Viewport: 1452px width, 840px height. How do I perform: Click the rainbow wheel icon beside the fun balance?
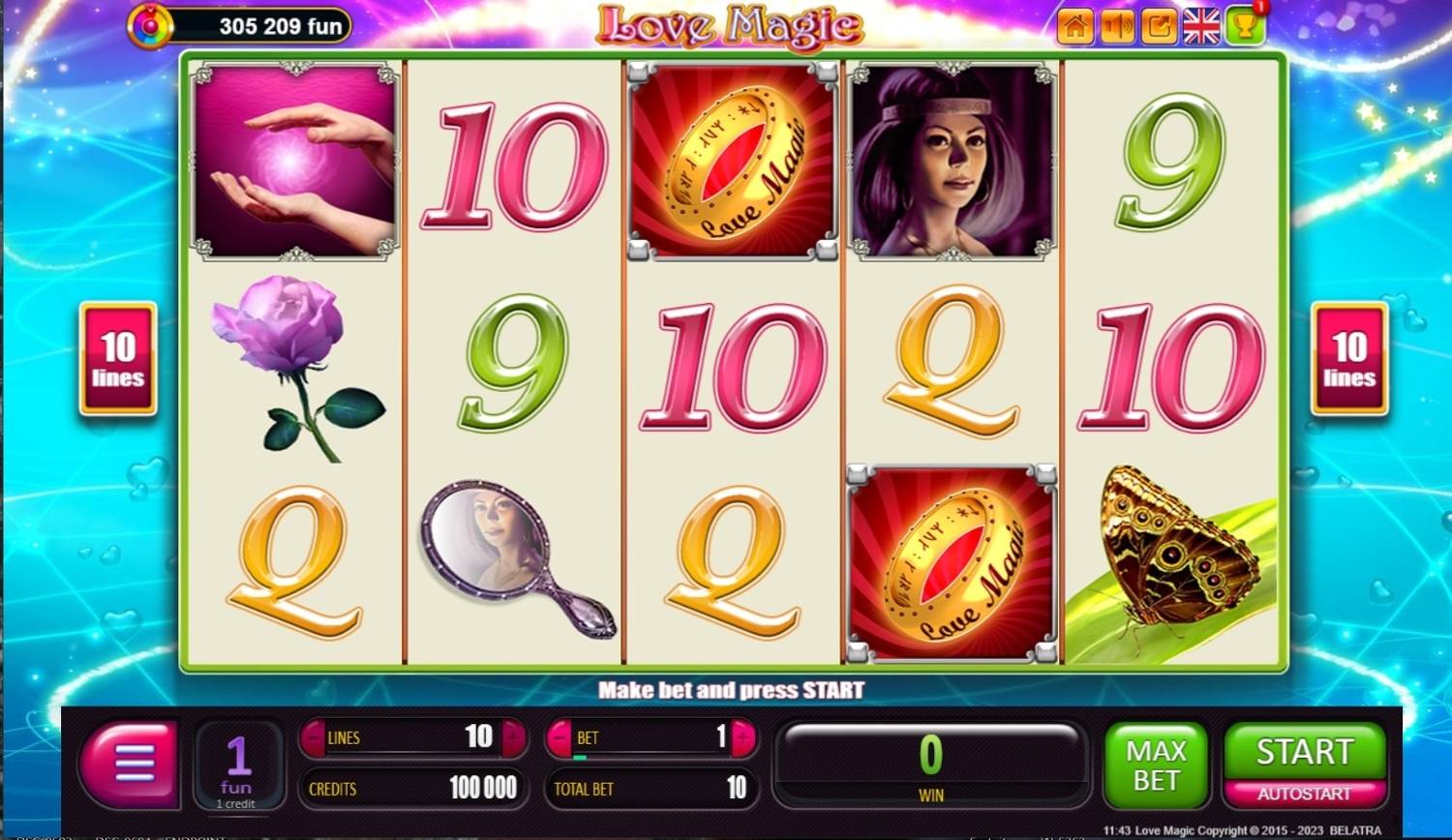click(x=151, y=24)
